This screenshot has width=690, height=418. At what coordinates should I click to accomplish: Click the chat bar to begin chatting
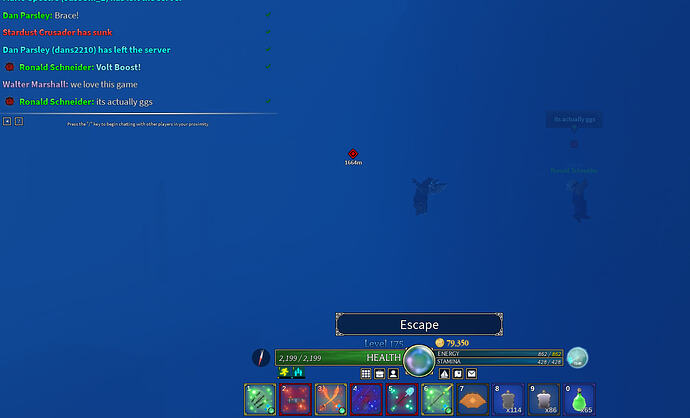(140, 123)
